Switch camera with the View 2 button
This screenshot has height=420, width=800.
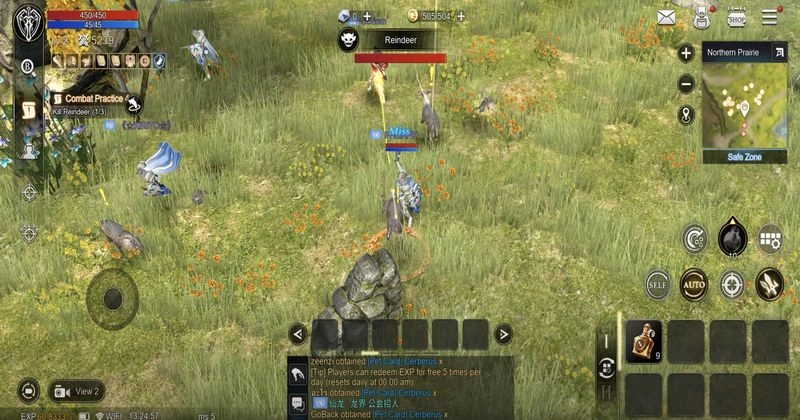pos(75,391)
